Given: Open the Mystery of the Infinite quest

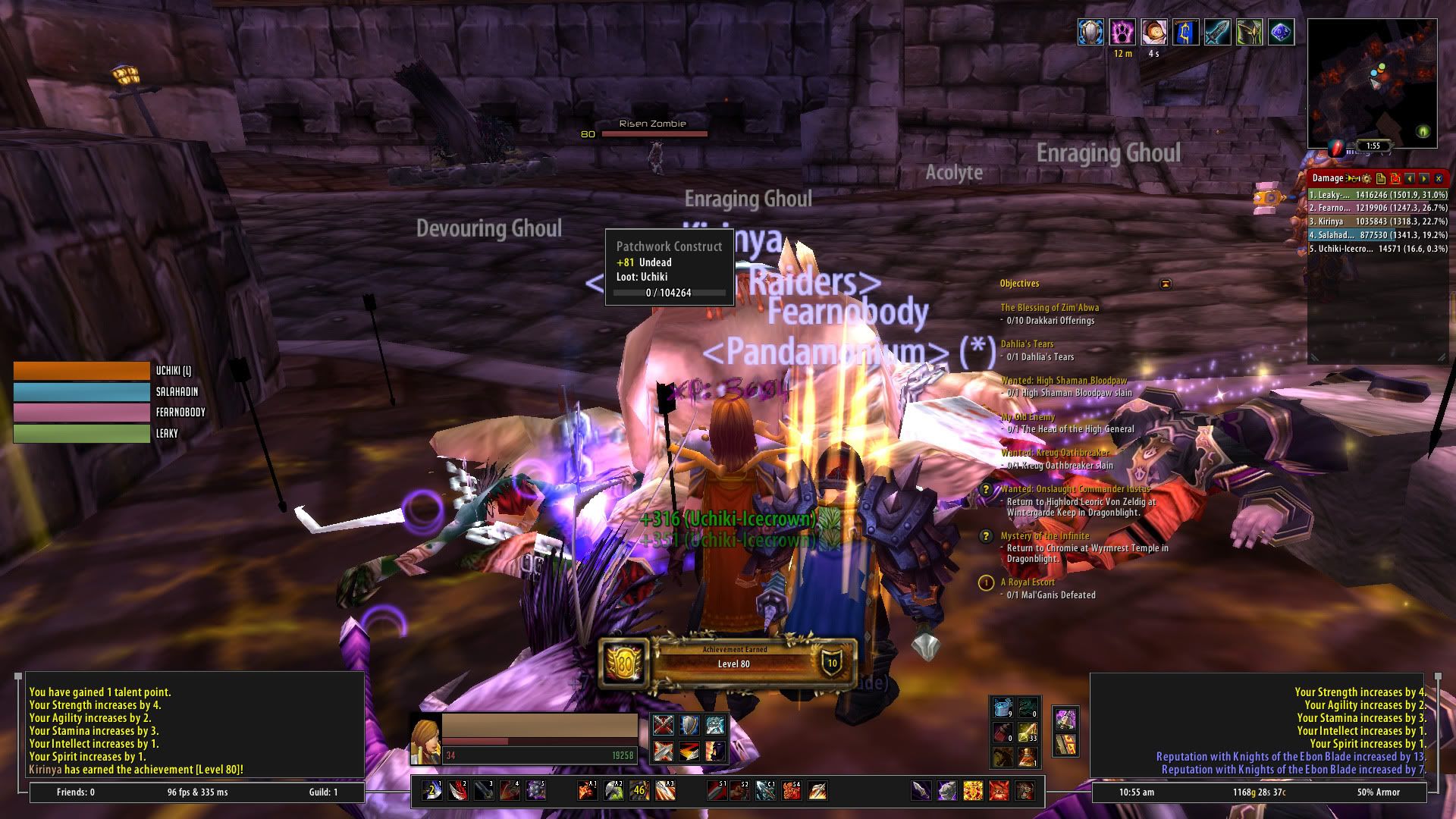Looking at the screenshot, I should [1044, 536].
